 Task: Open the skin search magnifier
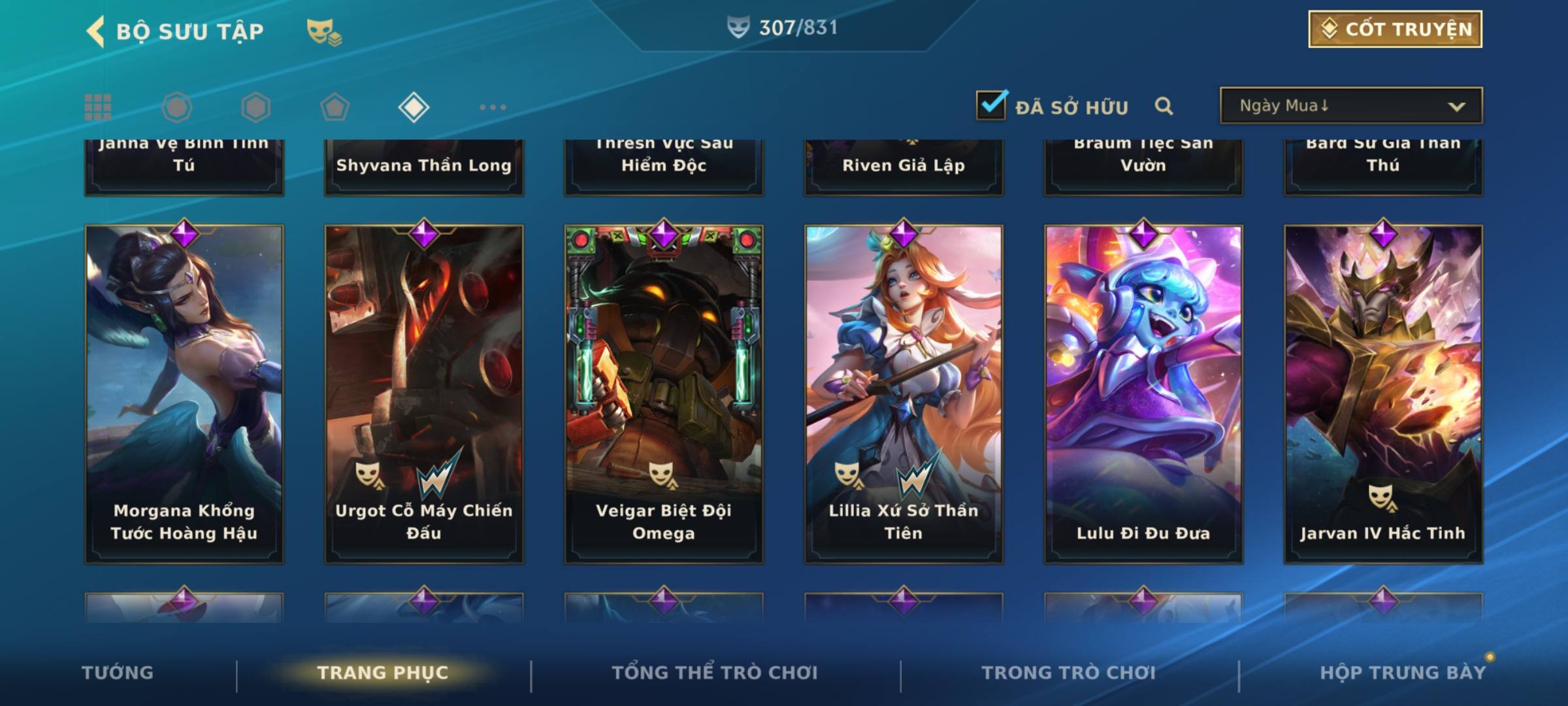click(1164, 106)
